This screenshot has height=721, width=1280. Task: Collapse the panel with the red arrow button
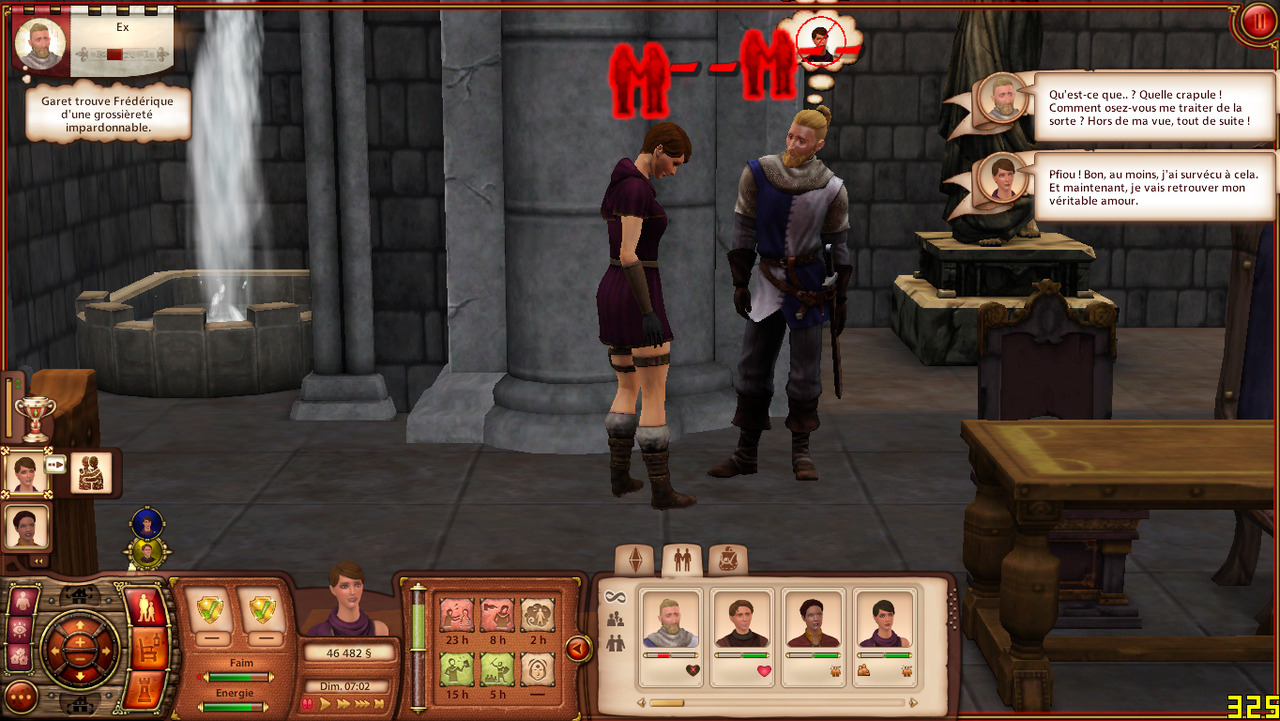click(578, 649)
